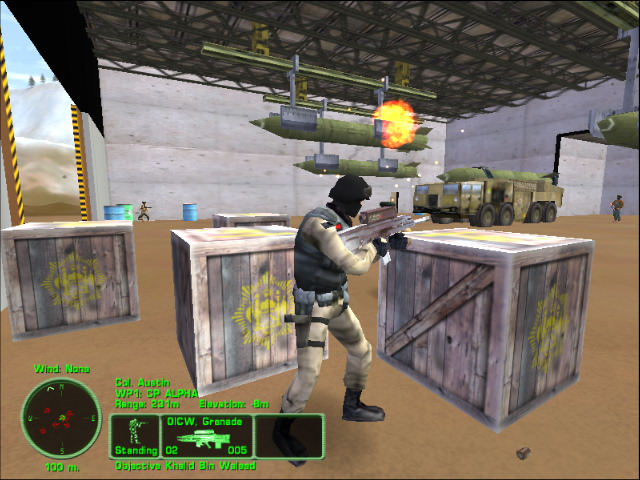Click the circular compass radar minimap
Screen dimensions: 640x480
click(60, 416)
